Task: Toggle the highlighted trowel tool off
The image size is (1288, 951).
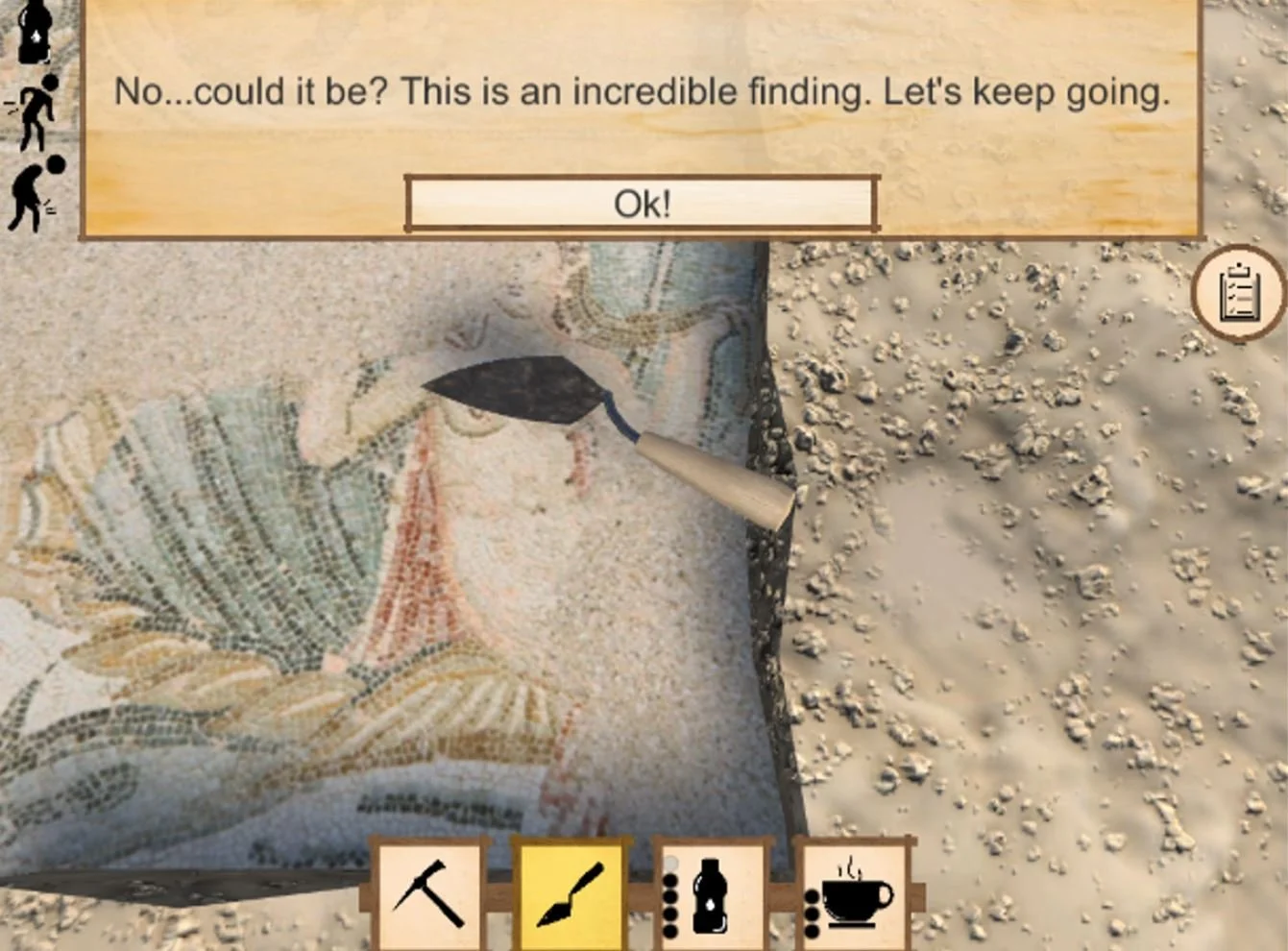Action: (x=571, y=896)
